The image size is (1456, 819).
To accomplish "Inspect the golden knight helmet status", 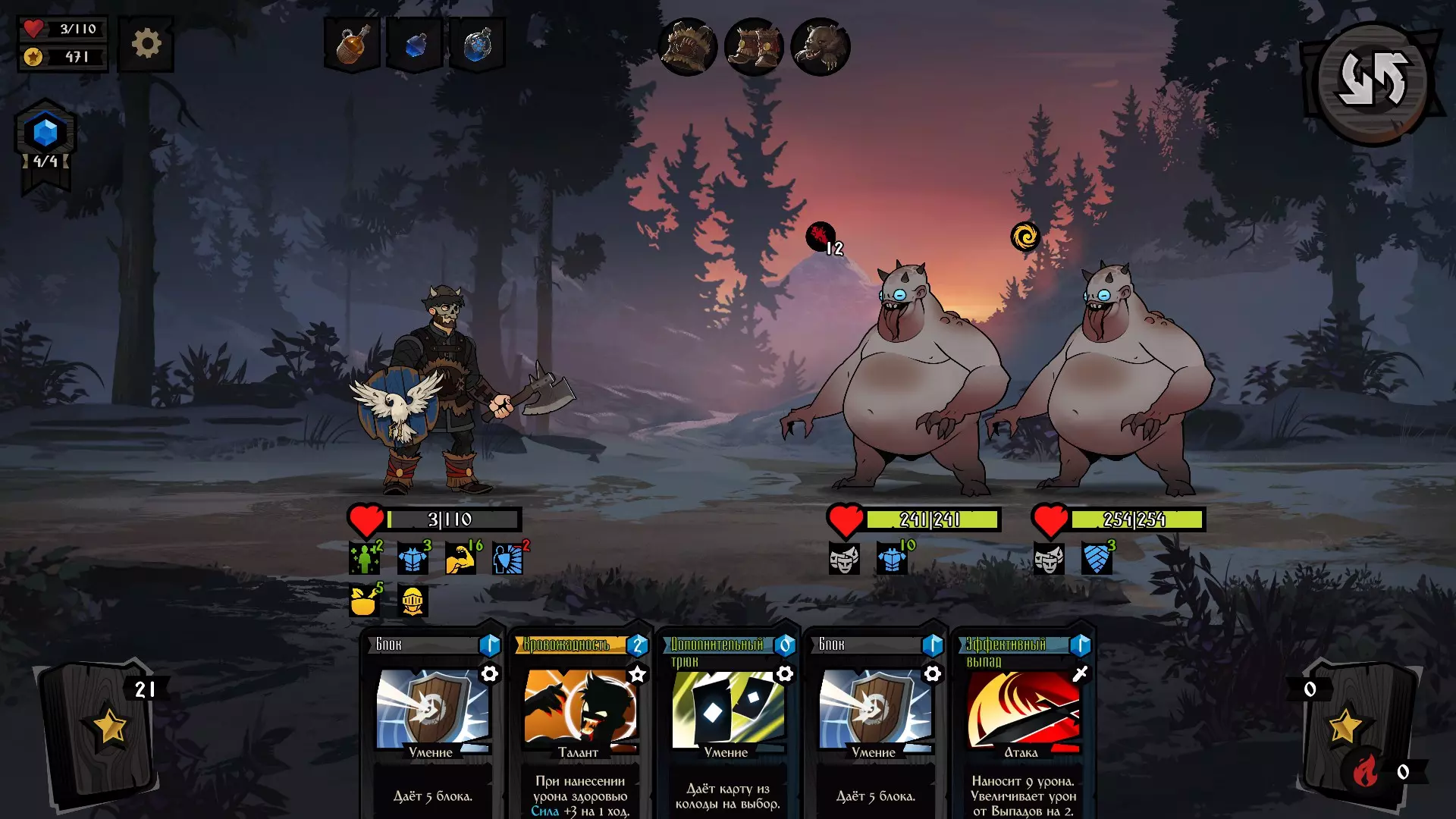I will 413,601.
